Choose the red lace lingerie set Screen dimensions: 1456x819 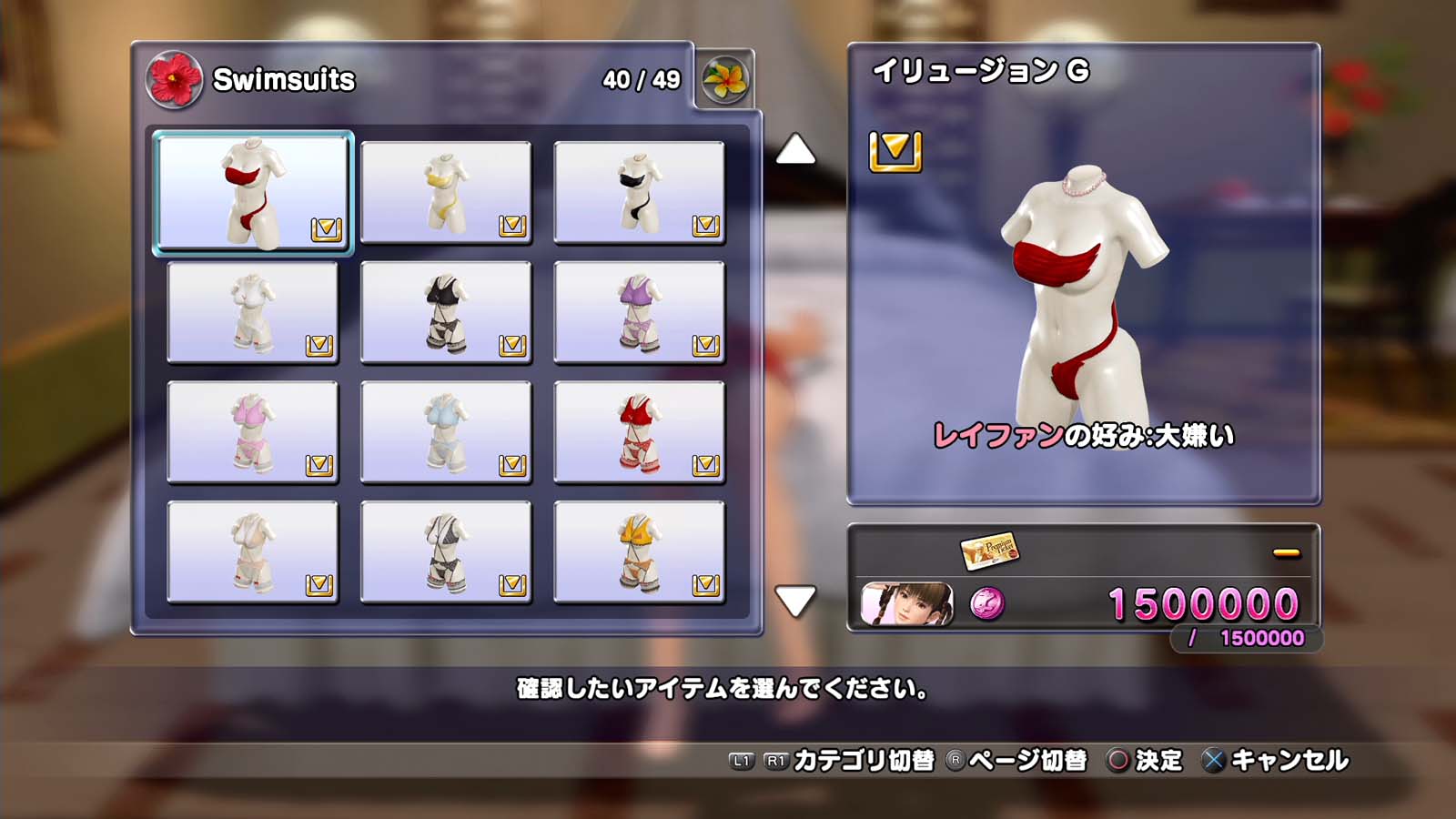coord(639,432)
